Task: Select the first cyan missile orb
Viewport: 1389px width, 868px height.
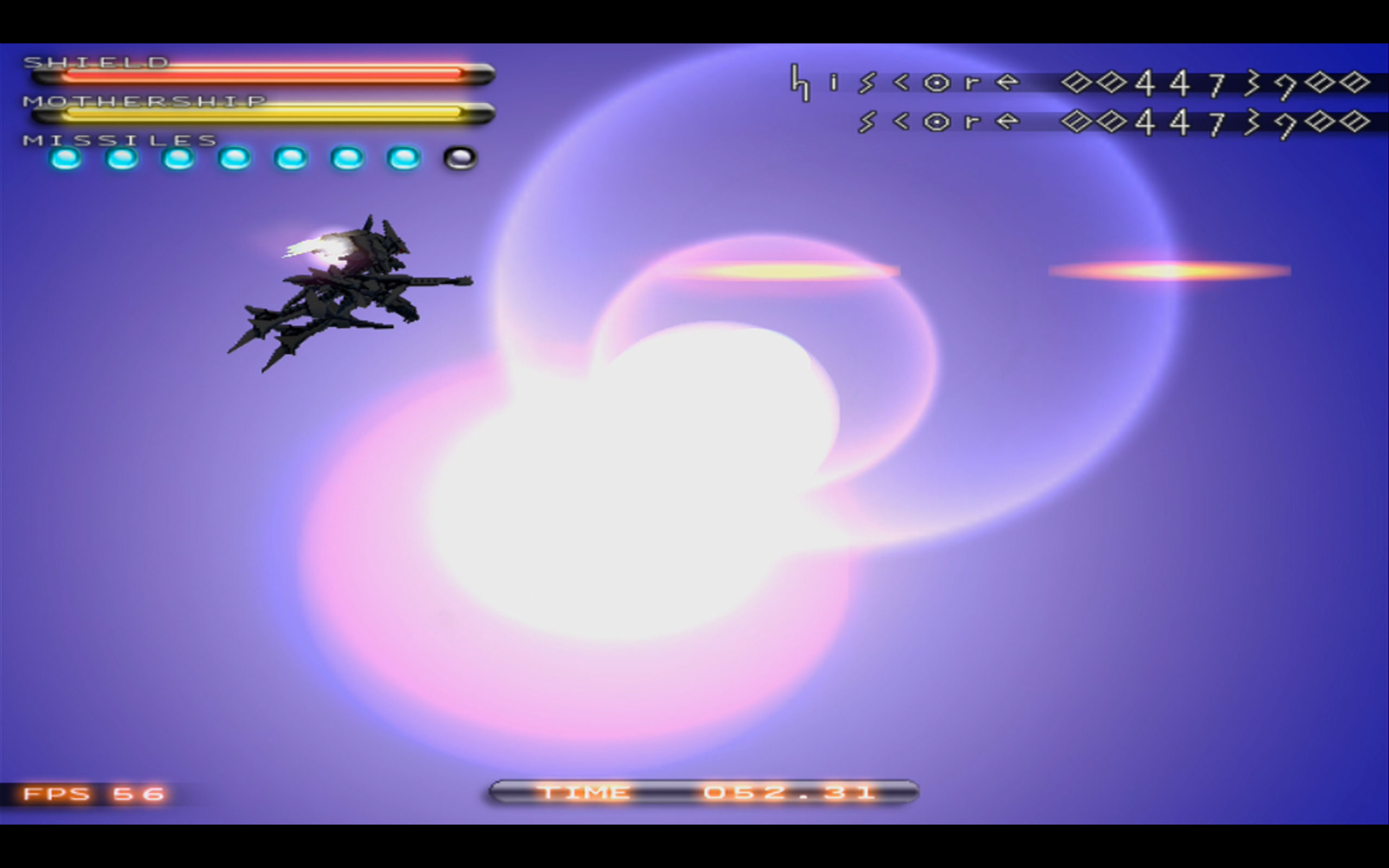Action: click(65, 158)
